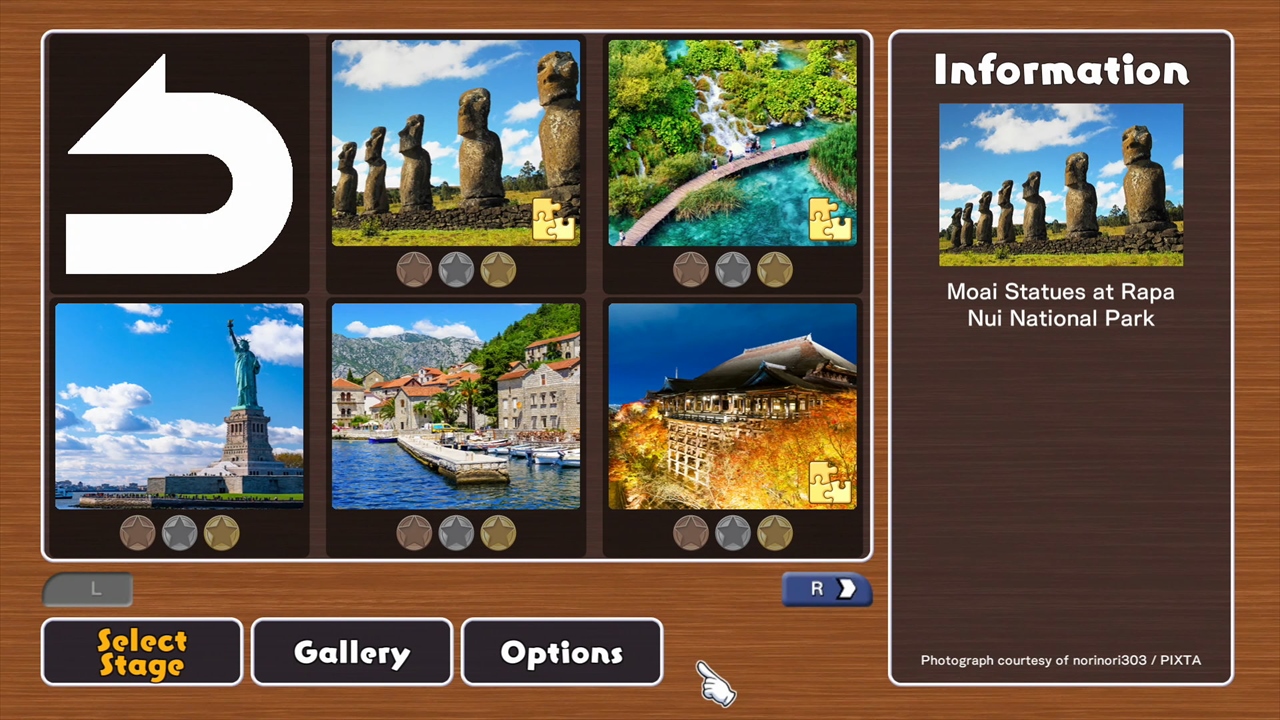This screenshot has width=1280, height=720.
Task: Open the Options menu
Action: 561,652
